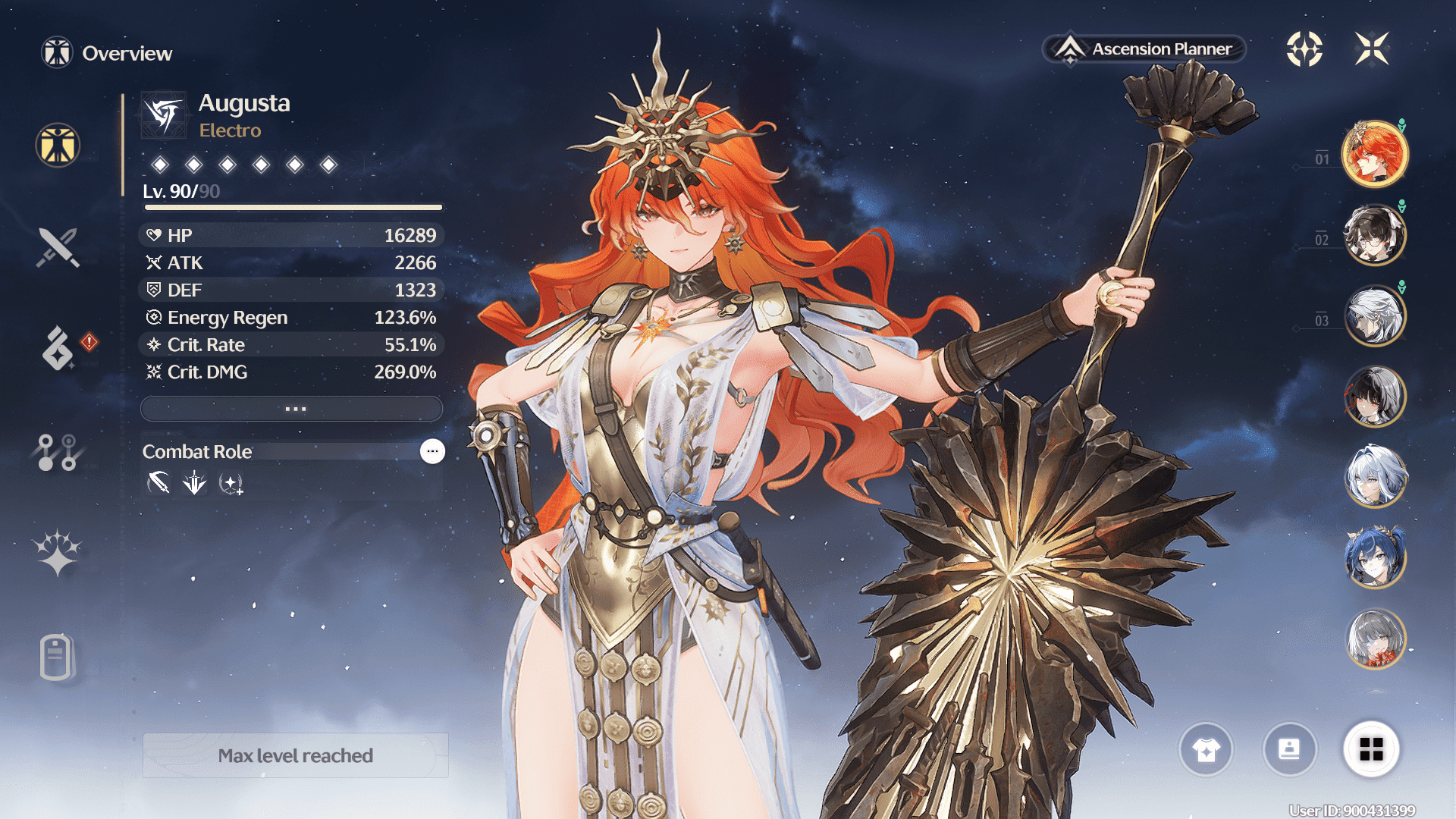Click the circular target icon beside Ascension Planner
This screenshot has height=819, width=1456.
(x=1304, y=49)
